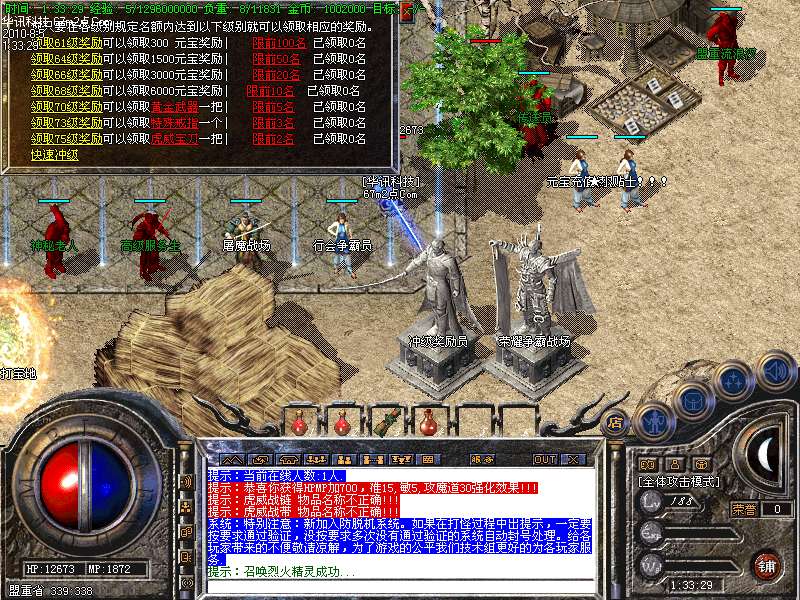This screenshot has height=600, width=800.
Task: Click the OUT button on chat bar
Action: pos(544,459)
